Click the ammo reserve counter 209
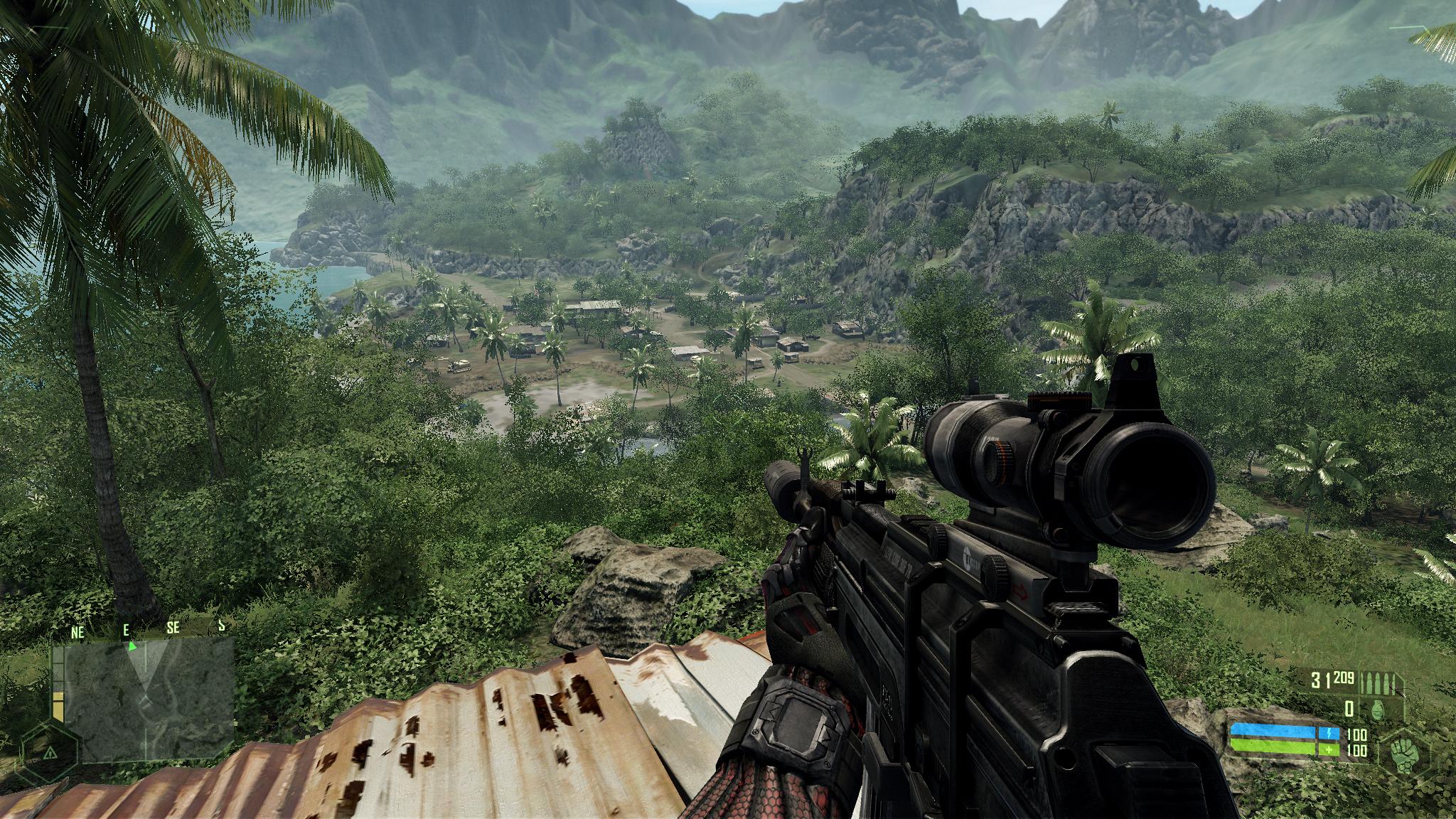Screen dimensions: 1456x819 (x=1344, y=678)
